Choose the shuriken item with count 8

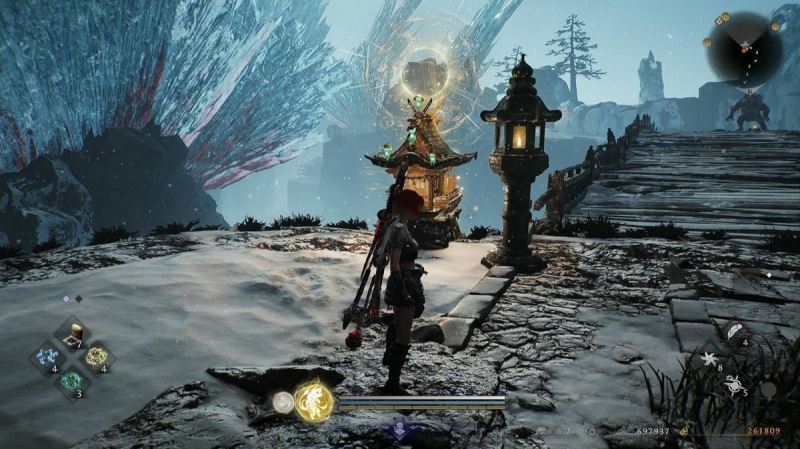pyautogui.click(x=711, y=358)
